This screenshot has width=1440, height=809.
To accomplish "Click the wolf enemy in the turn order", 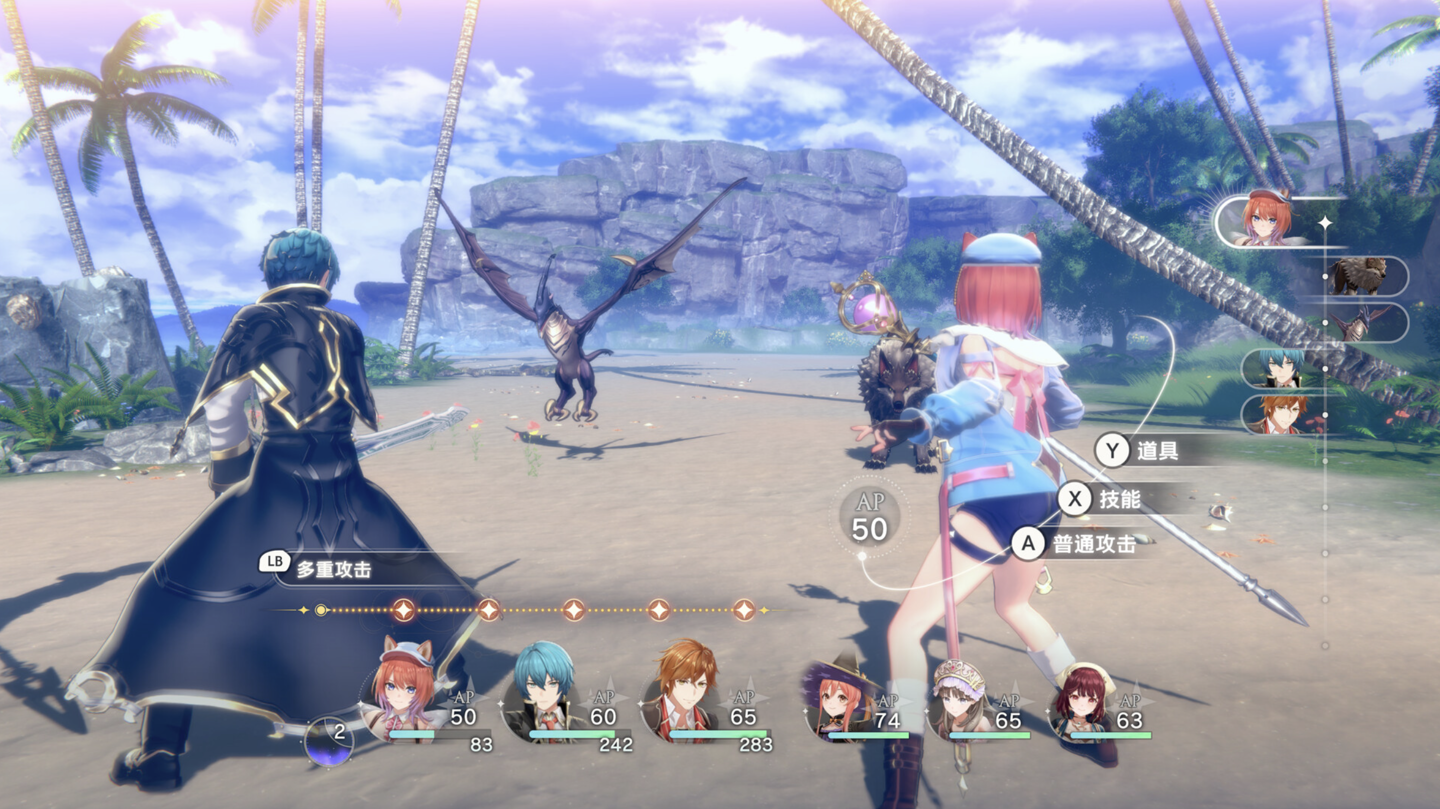I will 1360,275.
